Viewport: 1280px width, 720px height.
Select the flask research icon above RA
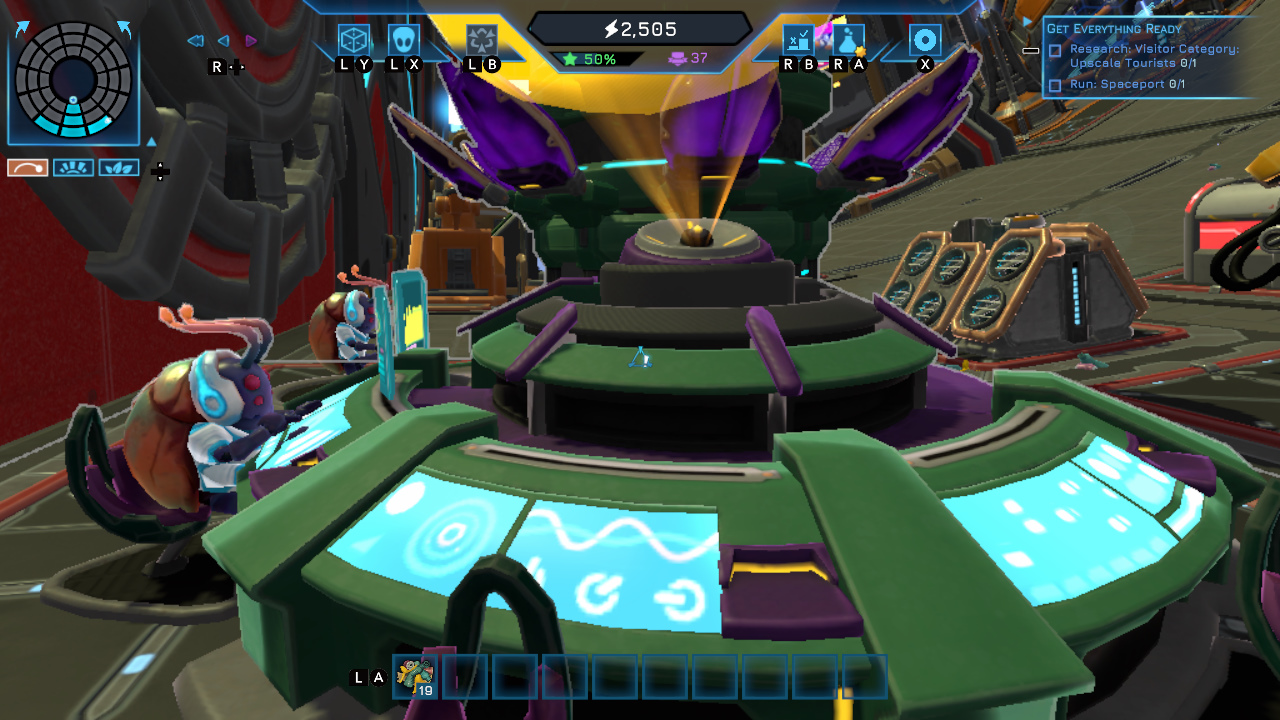(x=847, y=38)
